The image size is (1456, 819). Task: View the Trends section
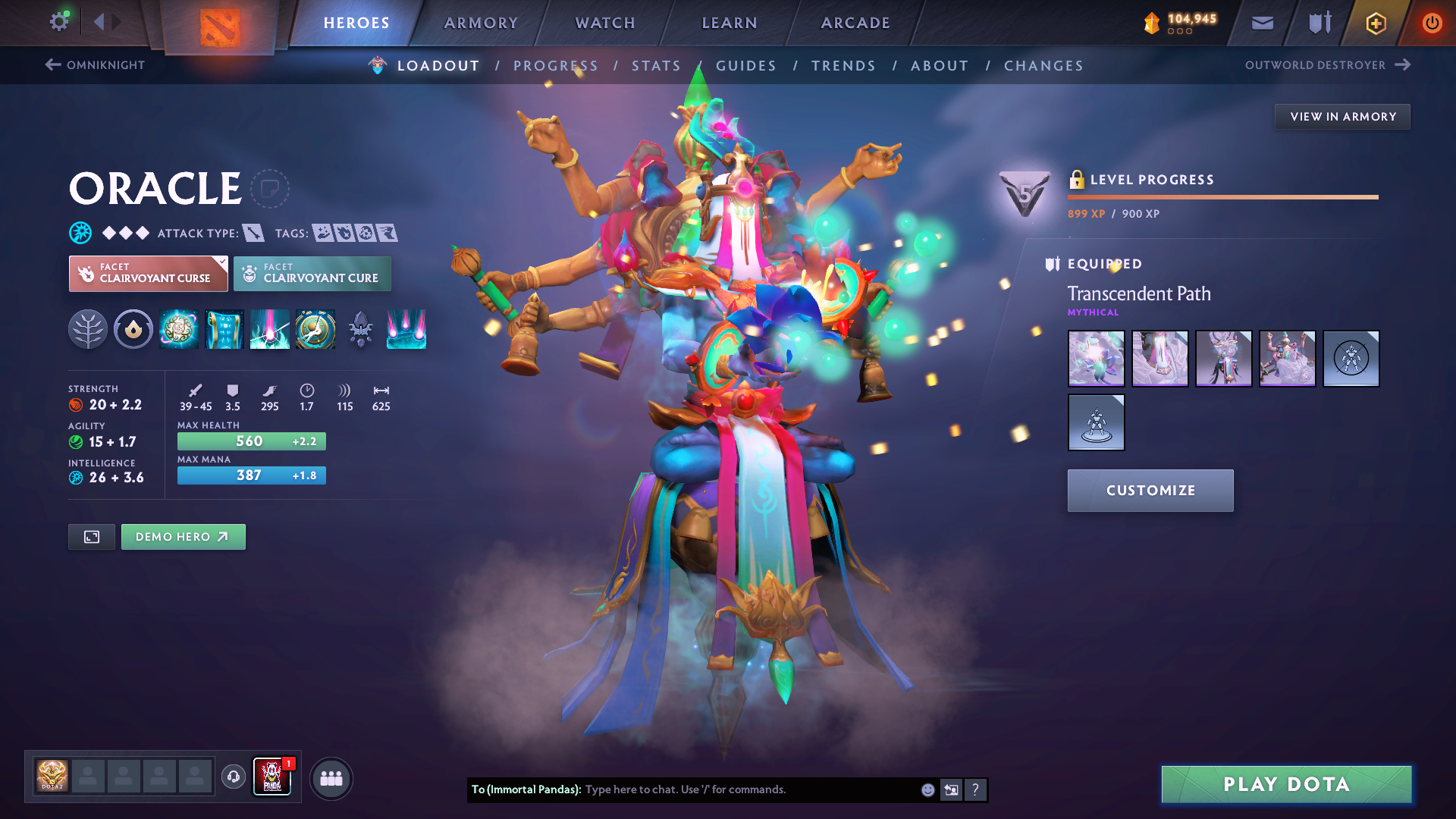pyautogui.click(x=843, y=66)
